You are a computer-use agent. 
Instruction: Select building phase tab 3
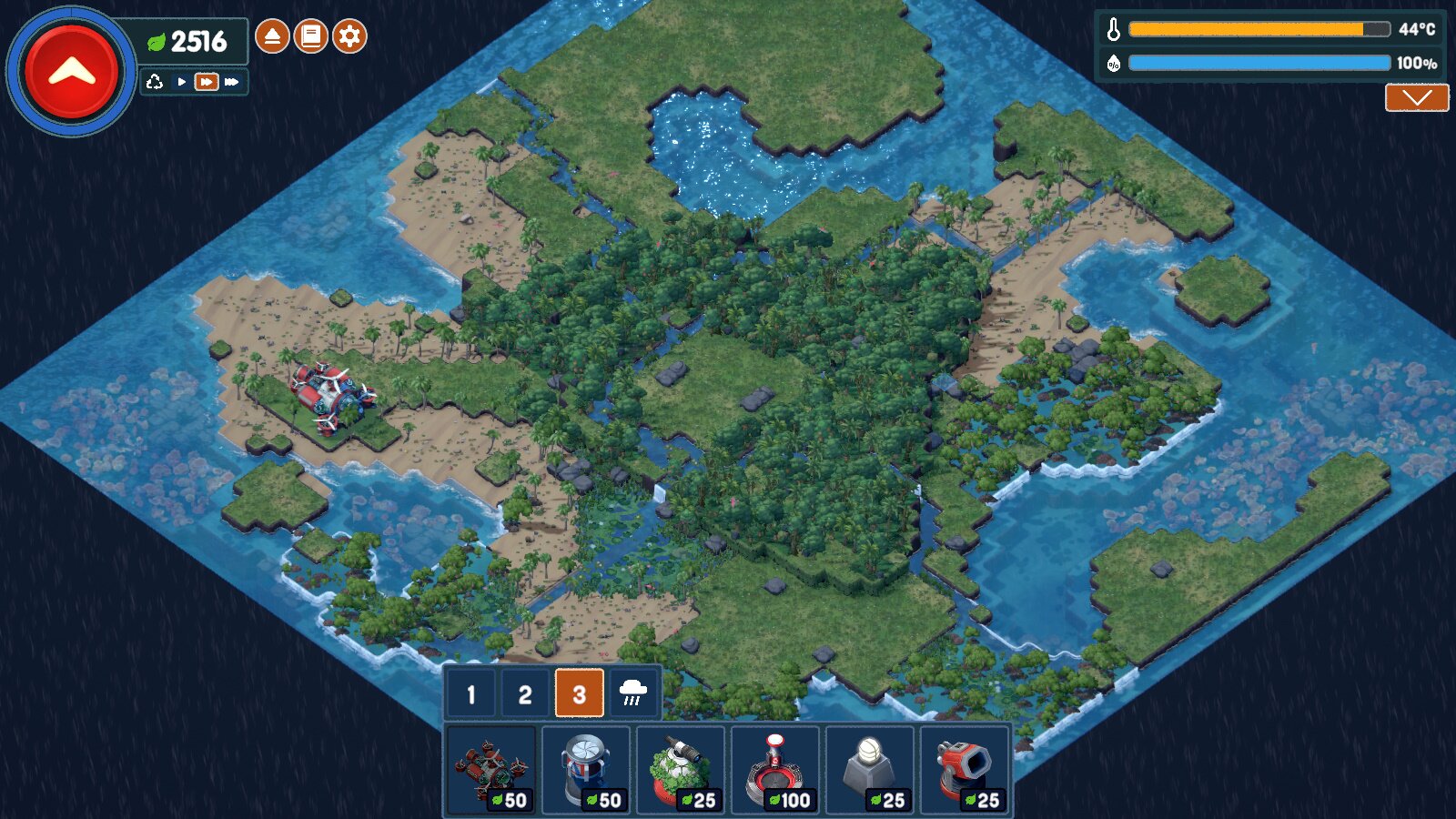(x=579, y=694)
